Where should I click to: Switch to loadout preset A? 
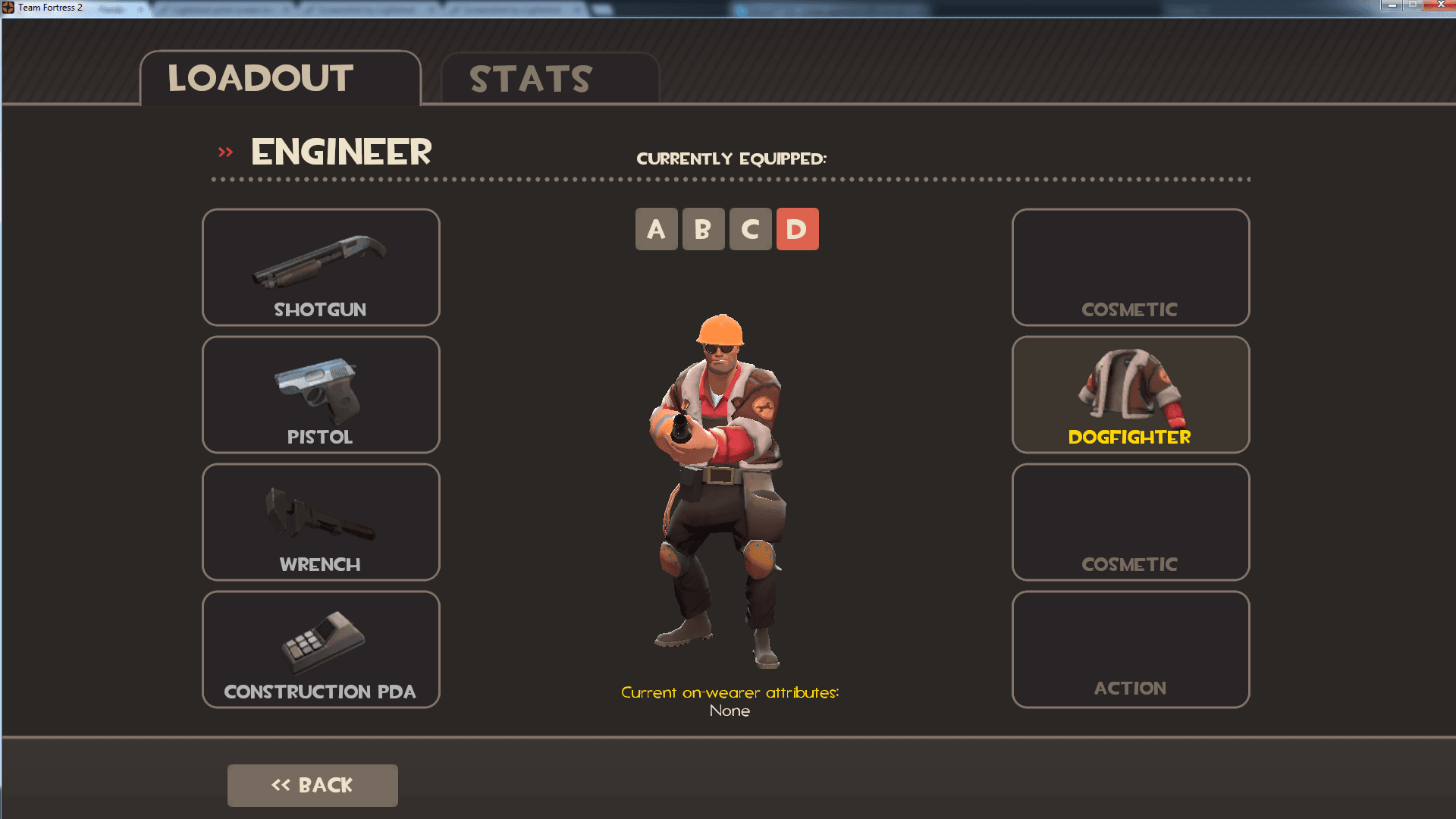(656, 228)
